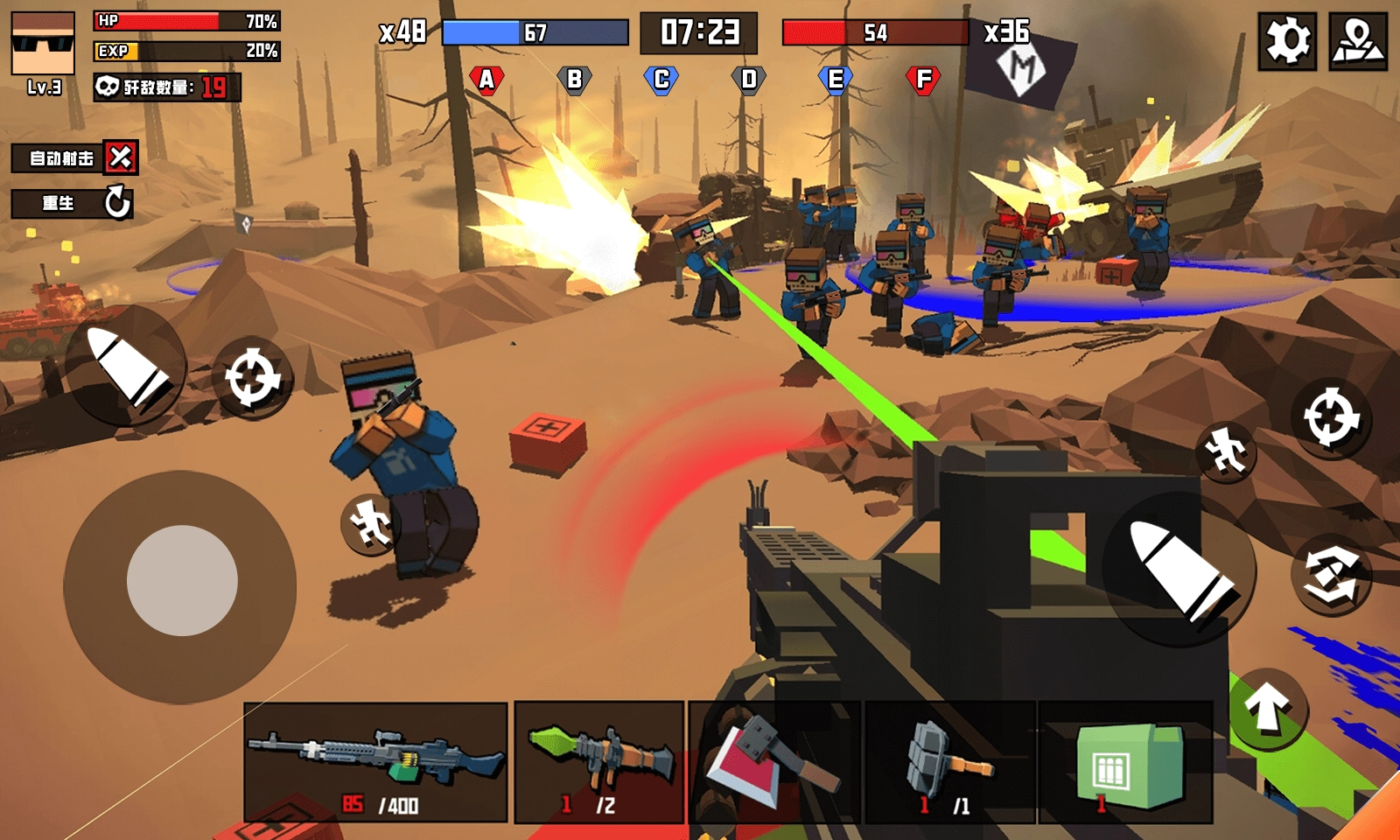The image size is (1400, 840).
Task: Activate the right-side crosshair aim button
Action: [x=1331, y=417]
